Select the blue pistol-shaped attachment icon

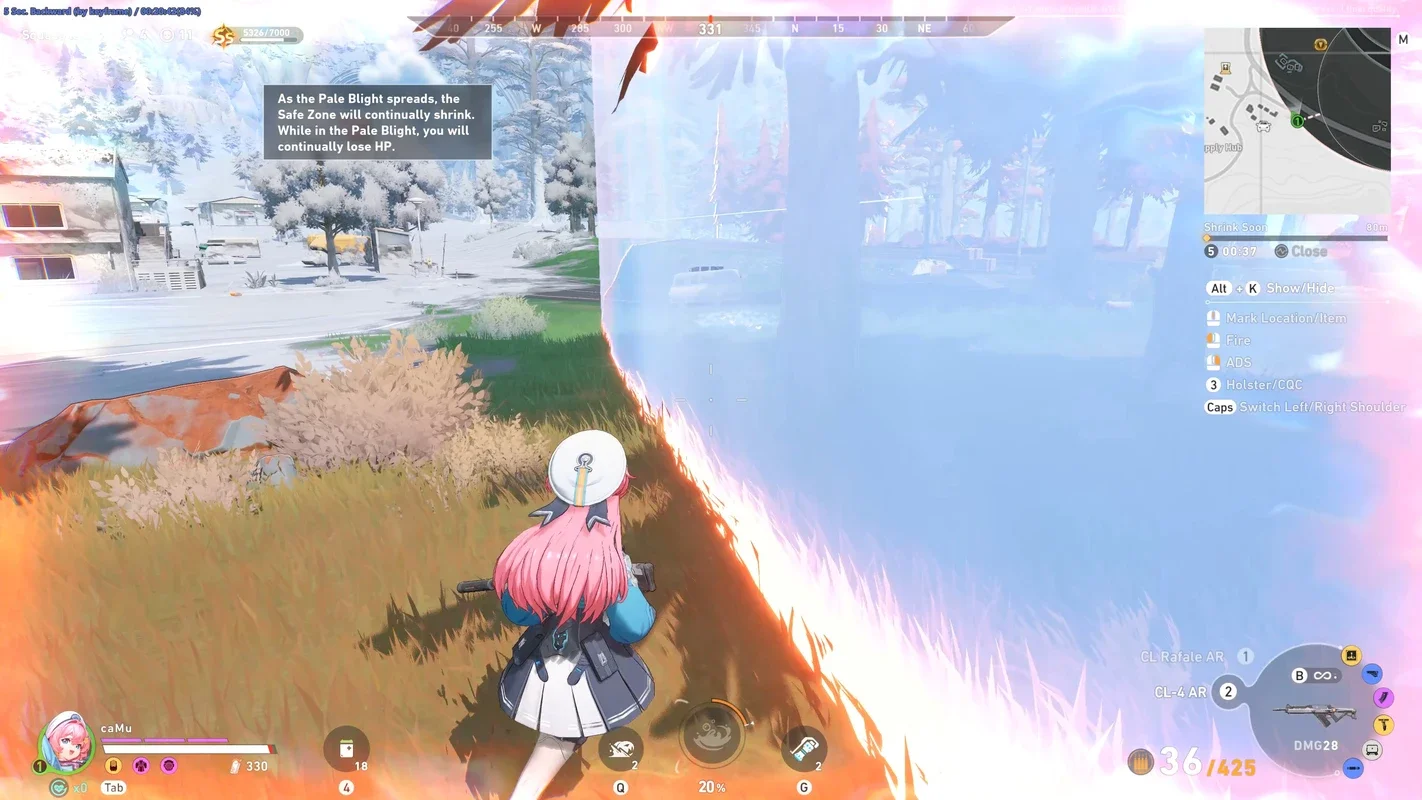tap(1372, 674)
